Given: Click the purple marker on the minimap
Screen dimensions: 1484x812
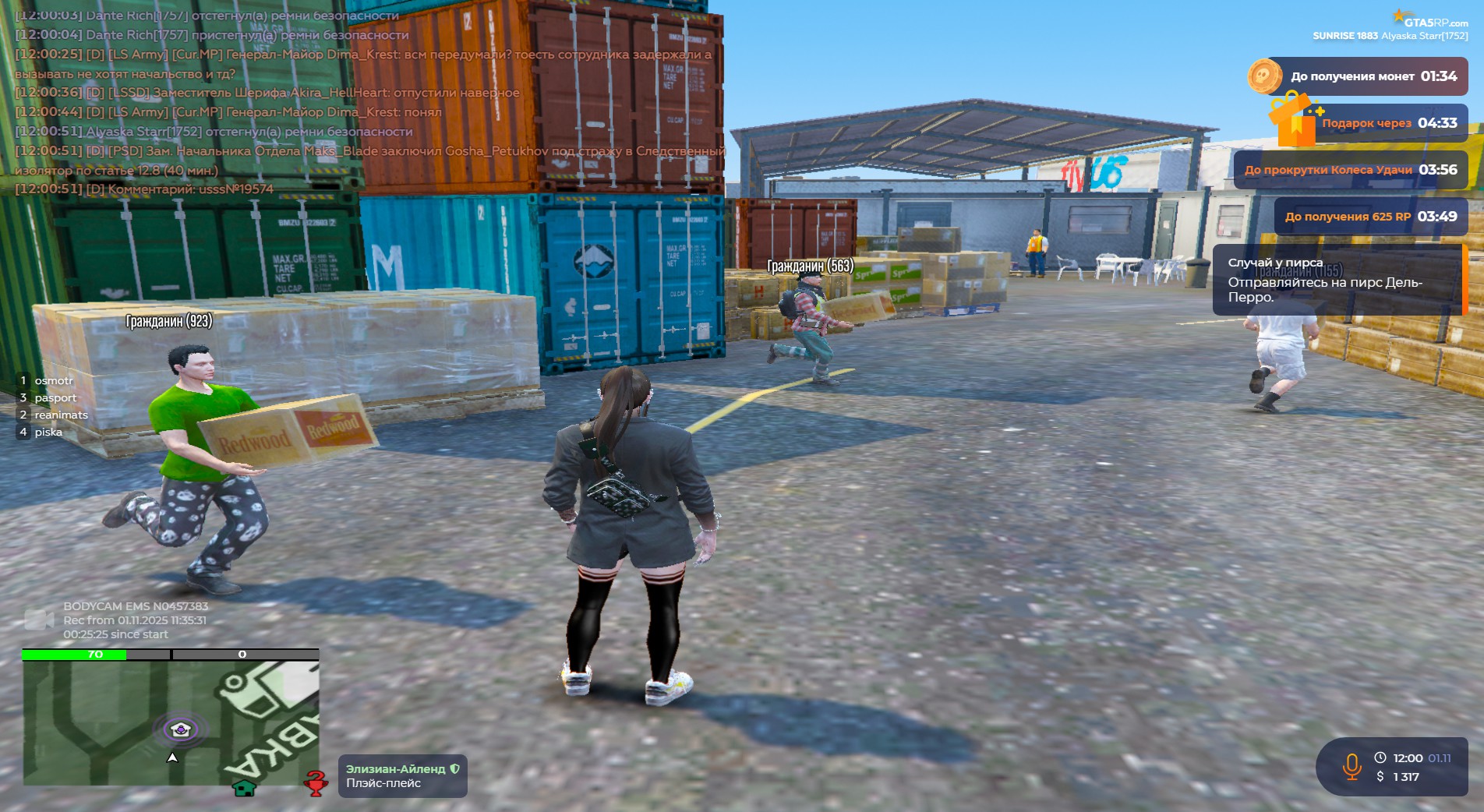Looking at the screenshot, I should (181, 729).
